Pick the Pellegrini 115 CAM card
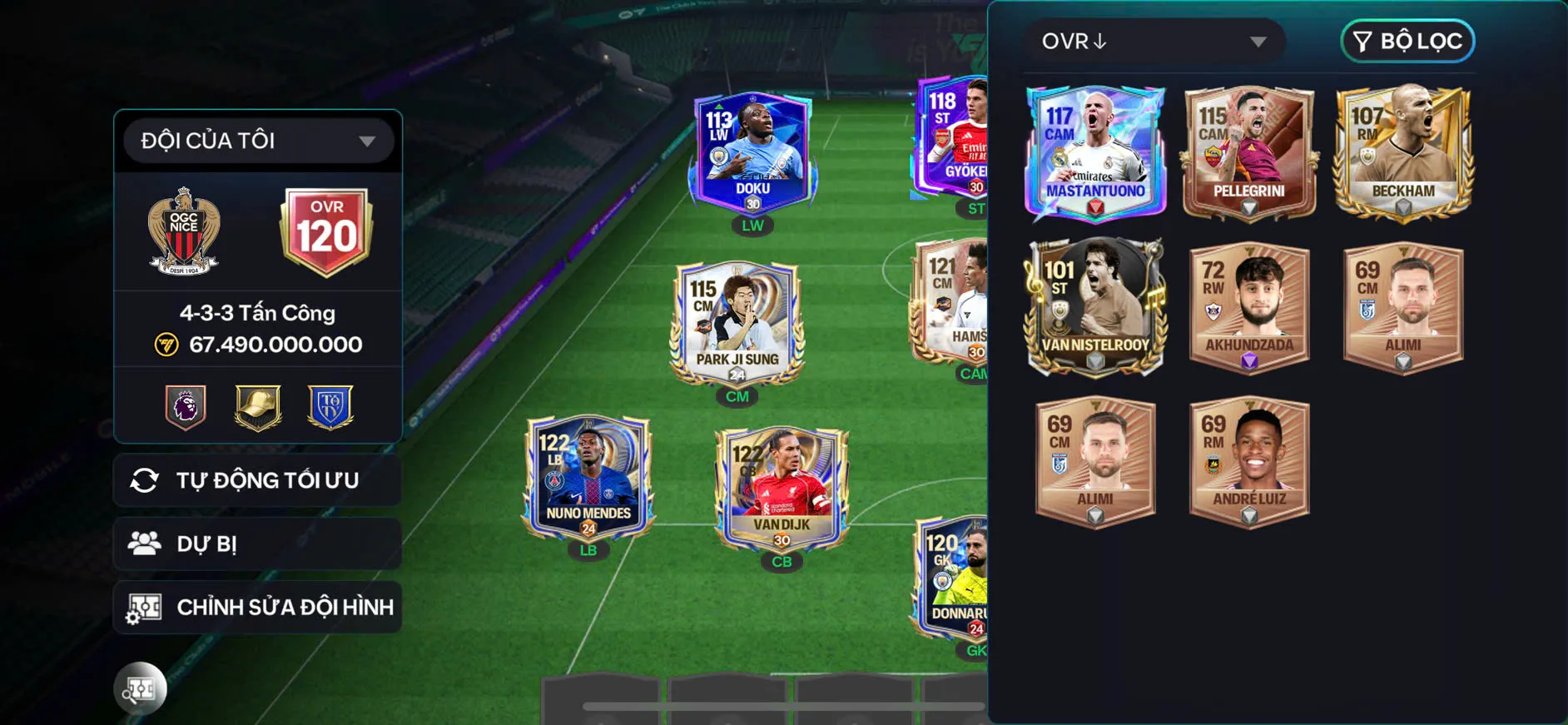This screenshot has width=1568, height=725. (x=1248, y=154)
